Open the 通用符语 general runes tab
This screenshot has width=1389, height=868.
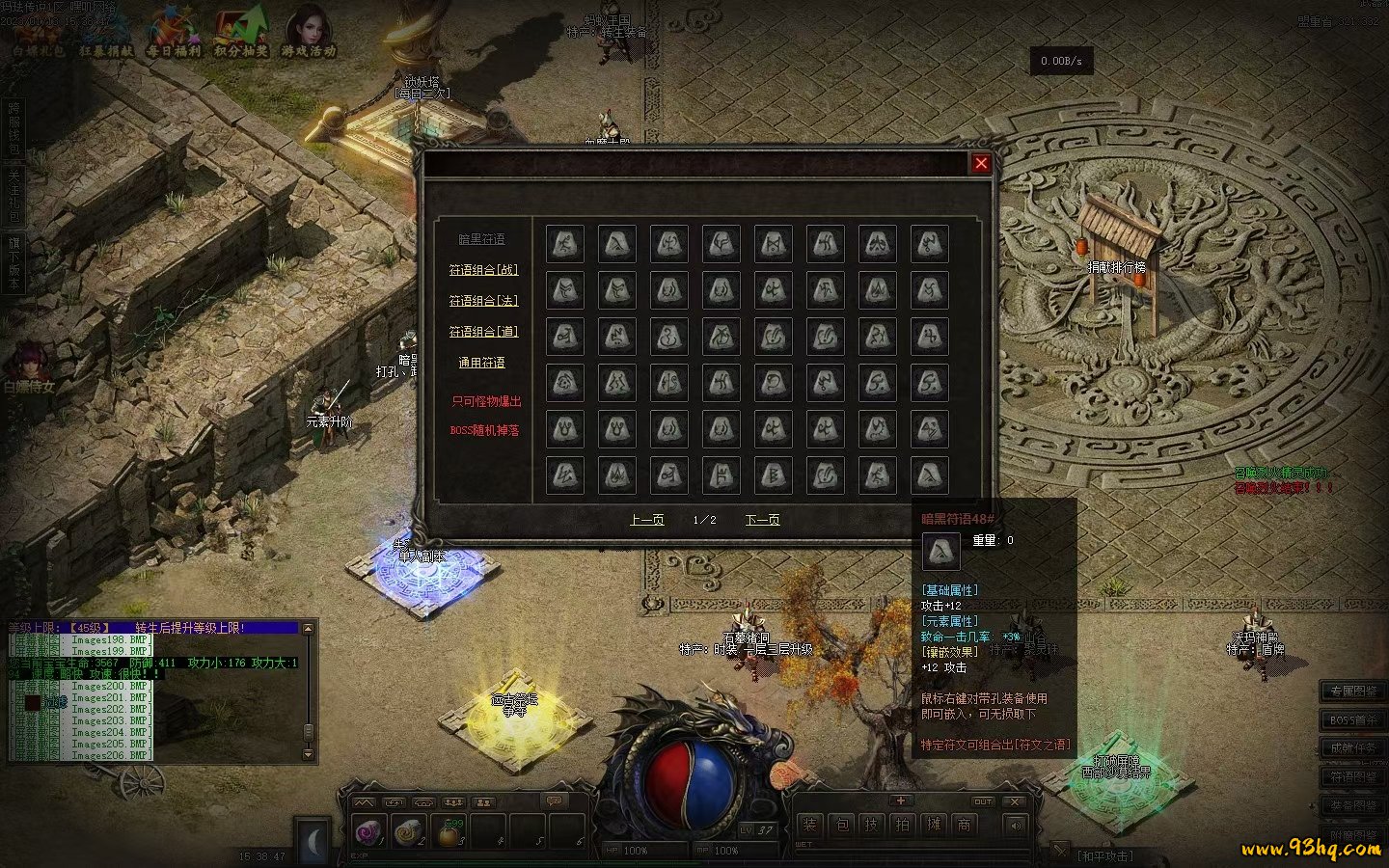click(x=481, y=363)
